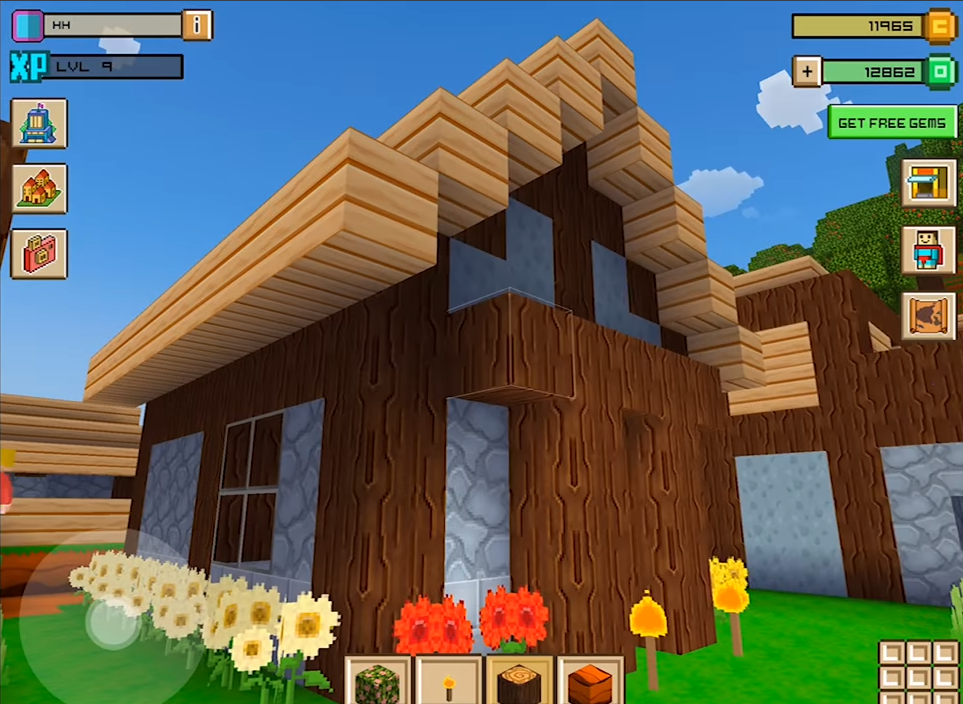
Task: Select the torch hotbar slot
Action: [x=448, y=682]
